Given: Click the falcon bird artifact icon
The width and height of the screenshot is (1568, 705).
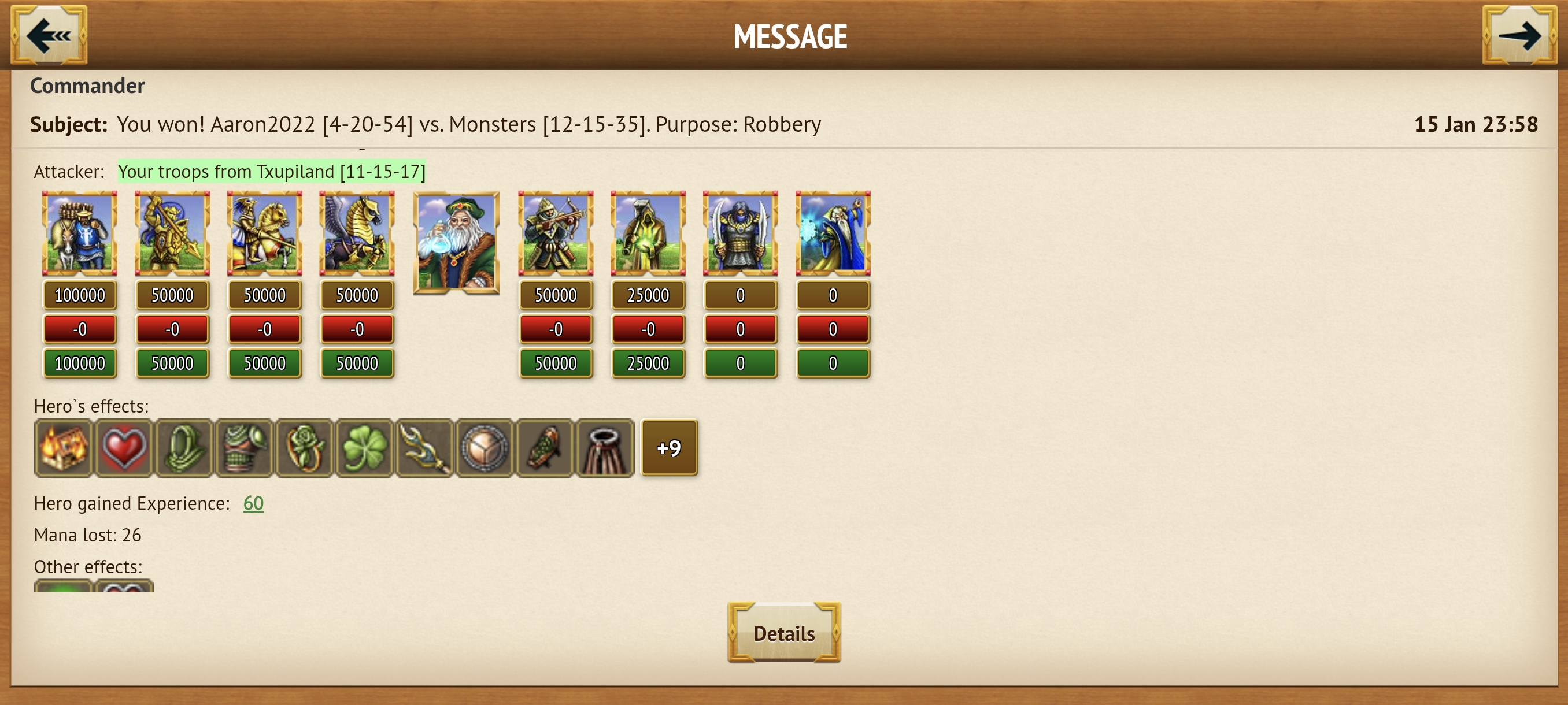Looking at the screenshot, I should 545,448.
